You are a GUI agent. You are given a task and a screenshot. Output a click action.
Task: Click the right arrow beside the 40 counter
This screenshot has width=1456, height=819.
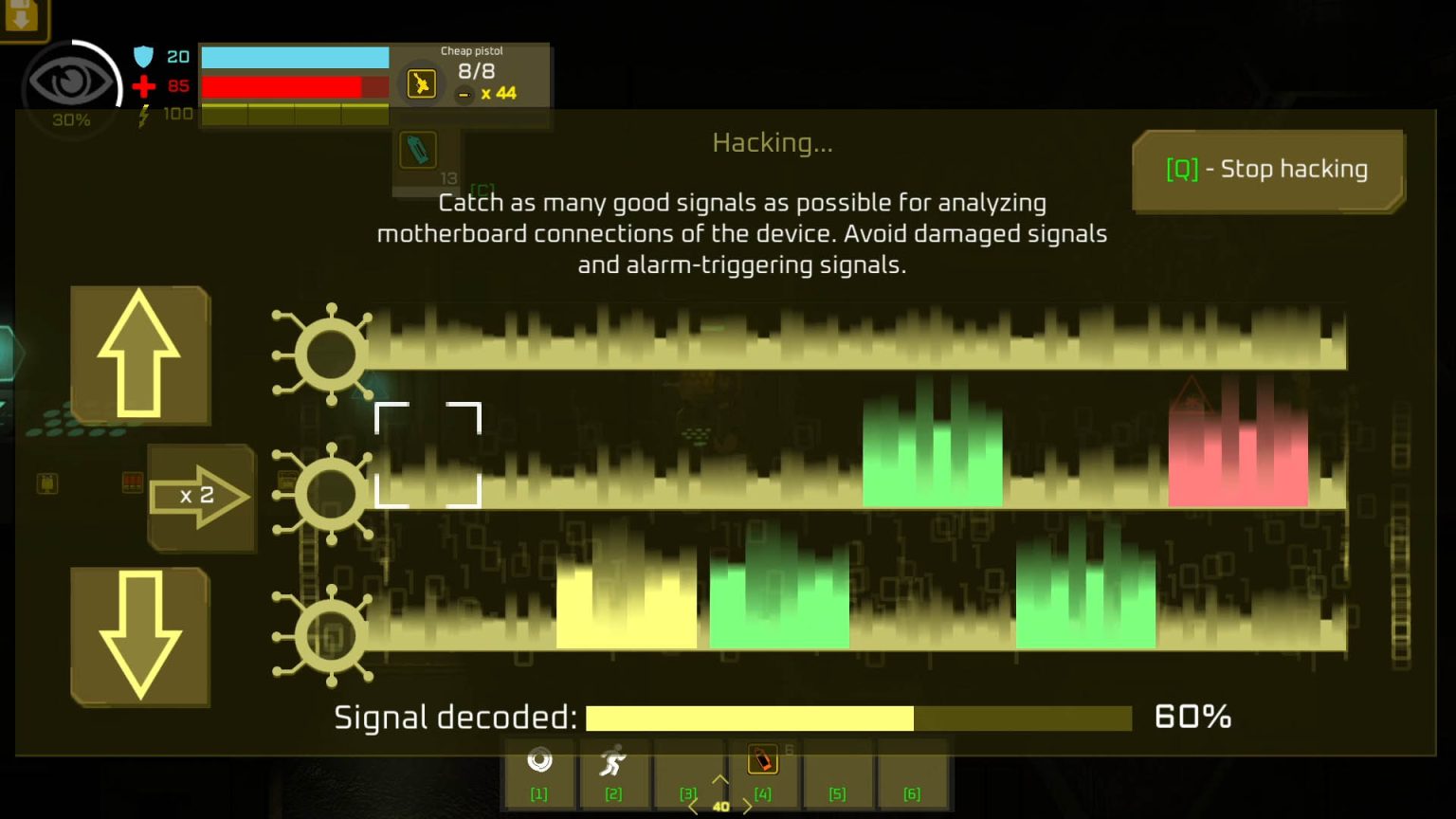pos(747,807)
